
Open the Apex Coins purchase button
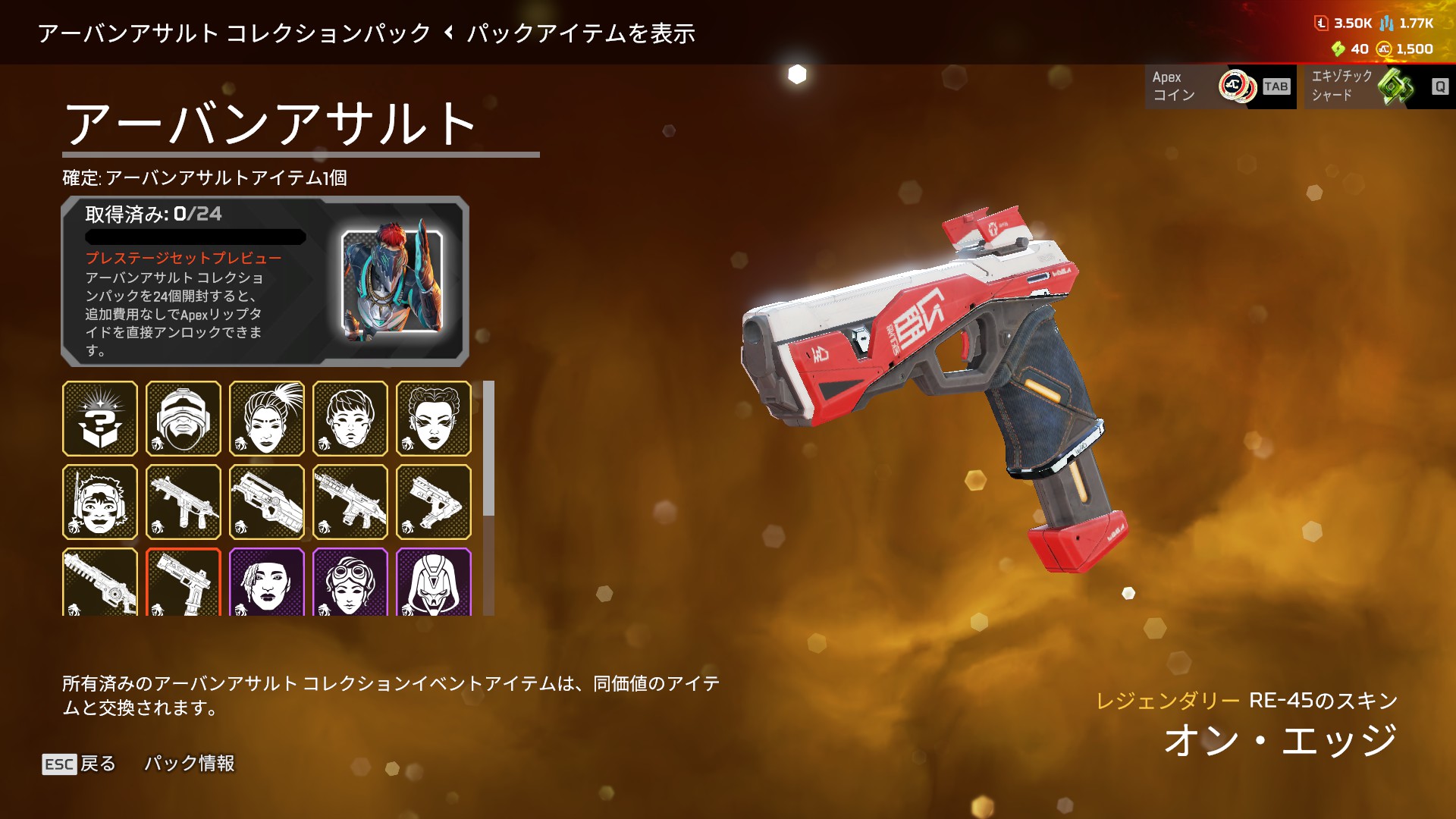(1219, 86)
